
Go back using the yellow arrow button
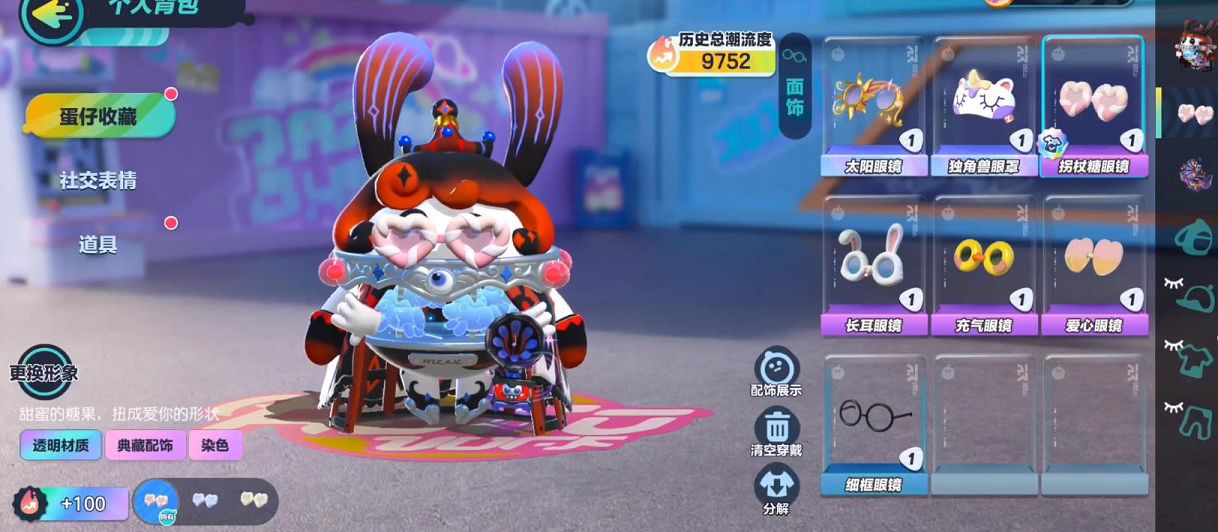coord(52,17)
